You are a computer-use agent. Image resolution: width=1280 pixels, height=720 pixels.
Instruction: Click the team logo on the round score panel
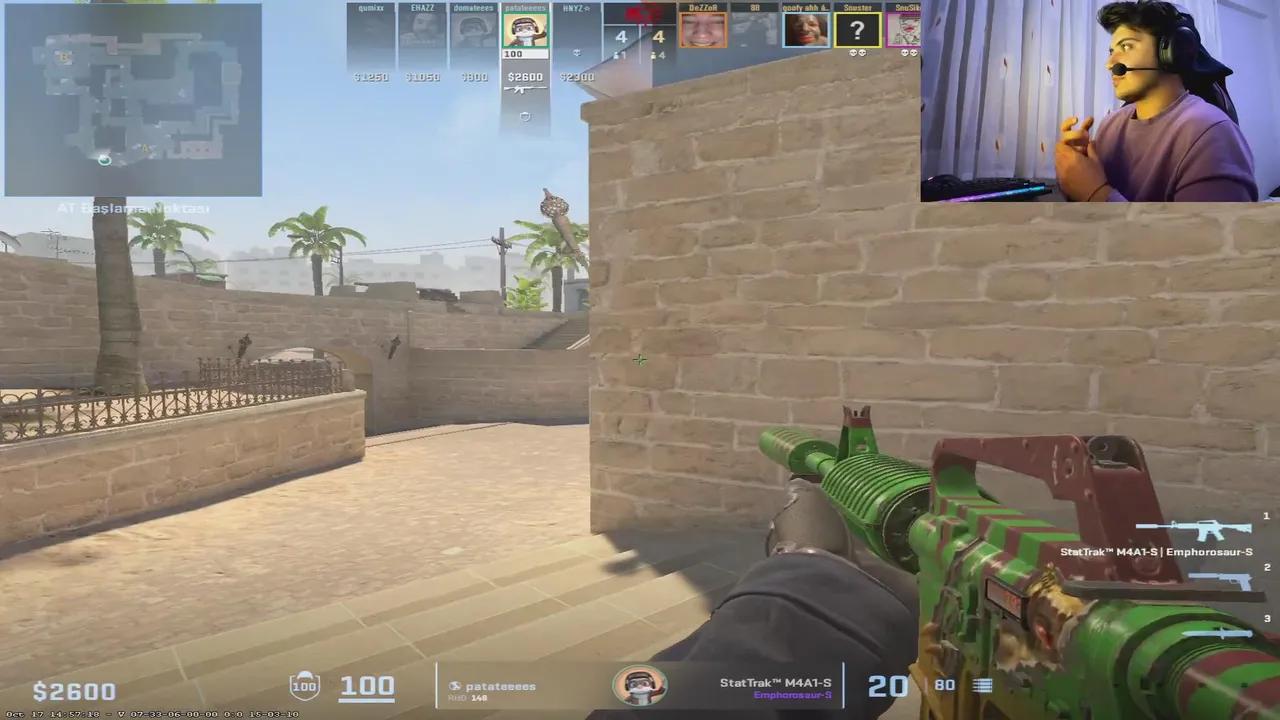click(x=642, y=14)
